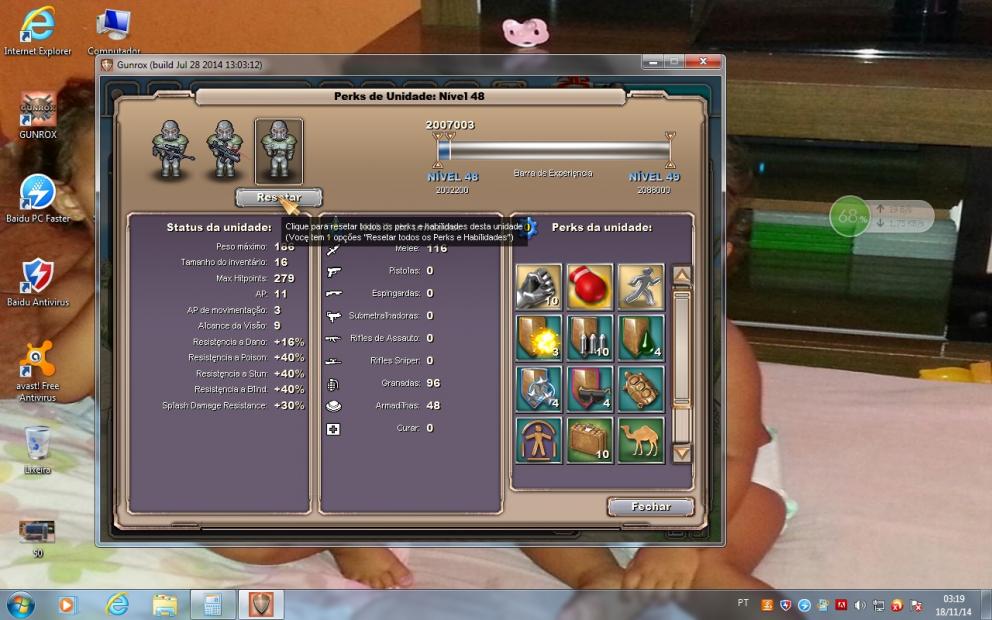Open the metal fist perk
This screenshot has width=992, height=620.
click(539, 288)
